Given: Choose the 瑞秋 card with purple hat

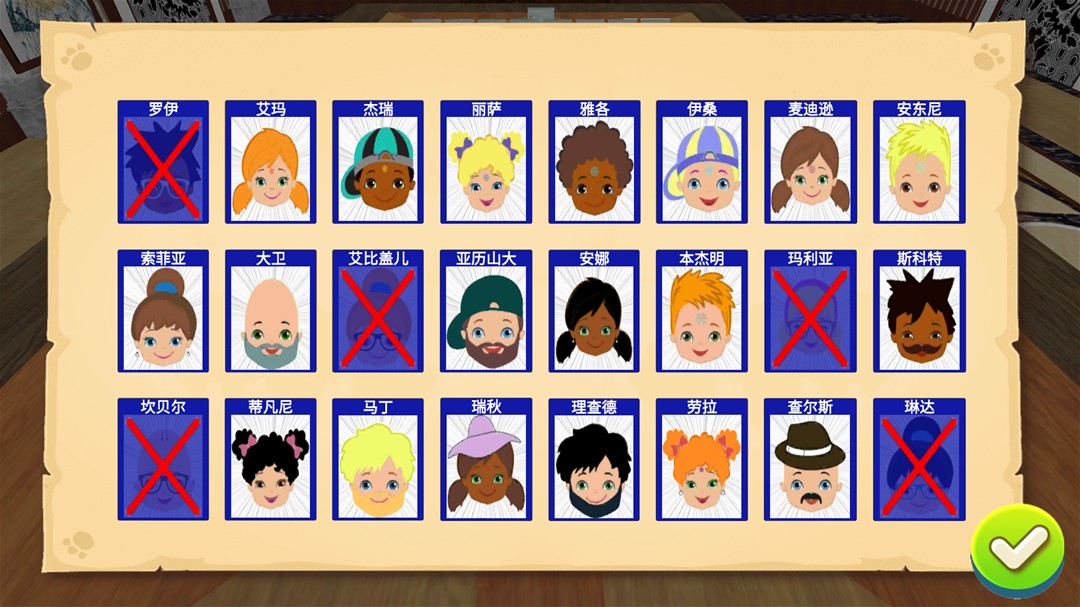Looking at the screenshot, I should (x=486, y=460).
